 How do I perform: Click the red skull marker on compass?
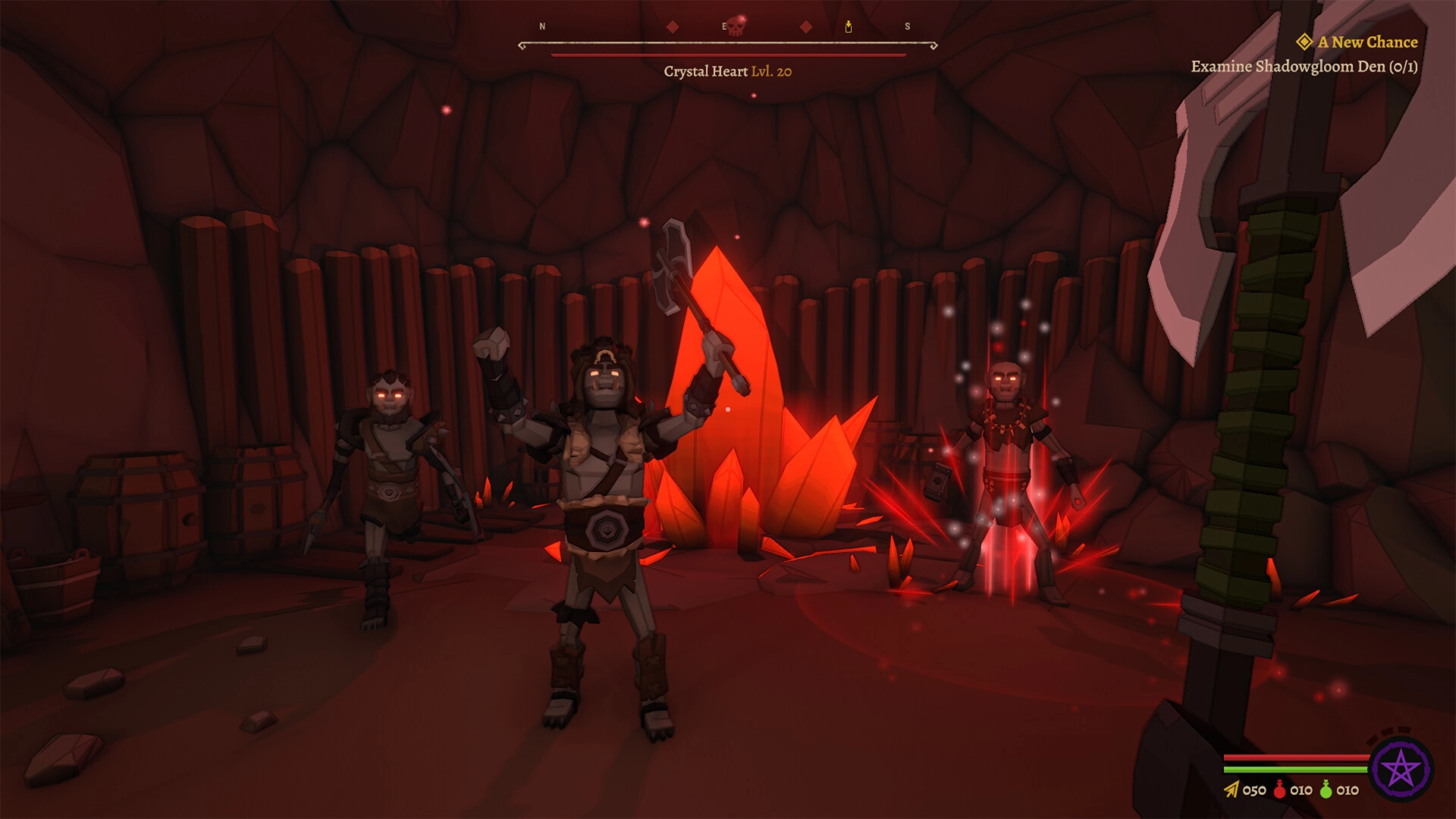click(736, 25)
